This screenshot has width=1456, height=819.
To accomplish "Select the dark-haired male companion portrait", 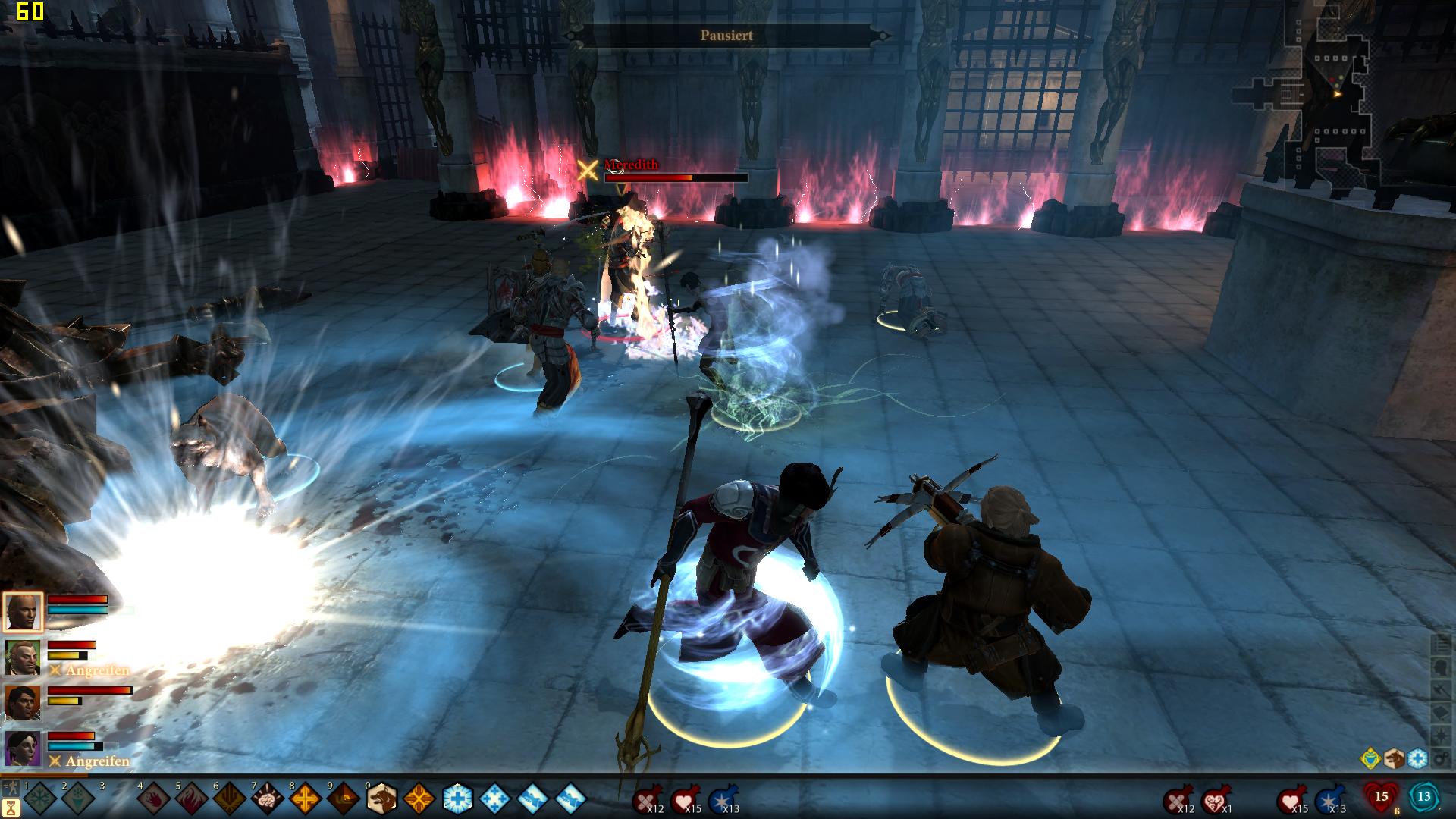I will [23, 703].
